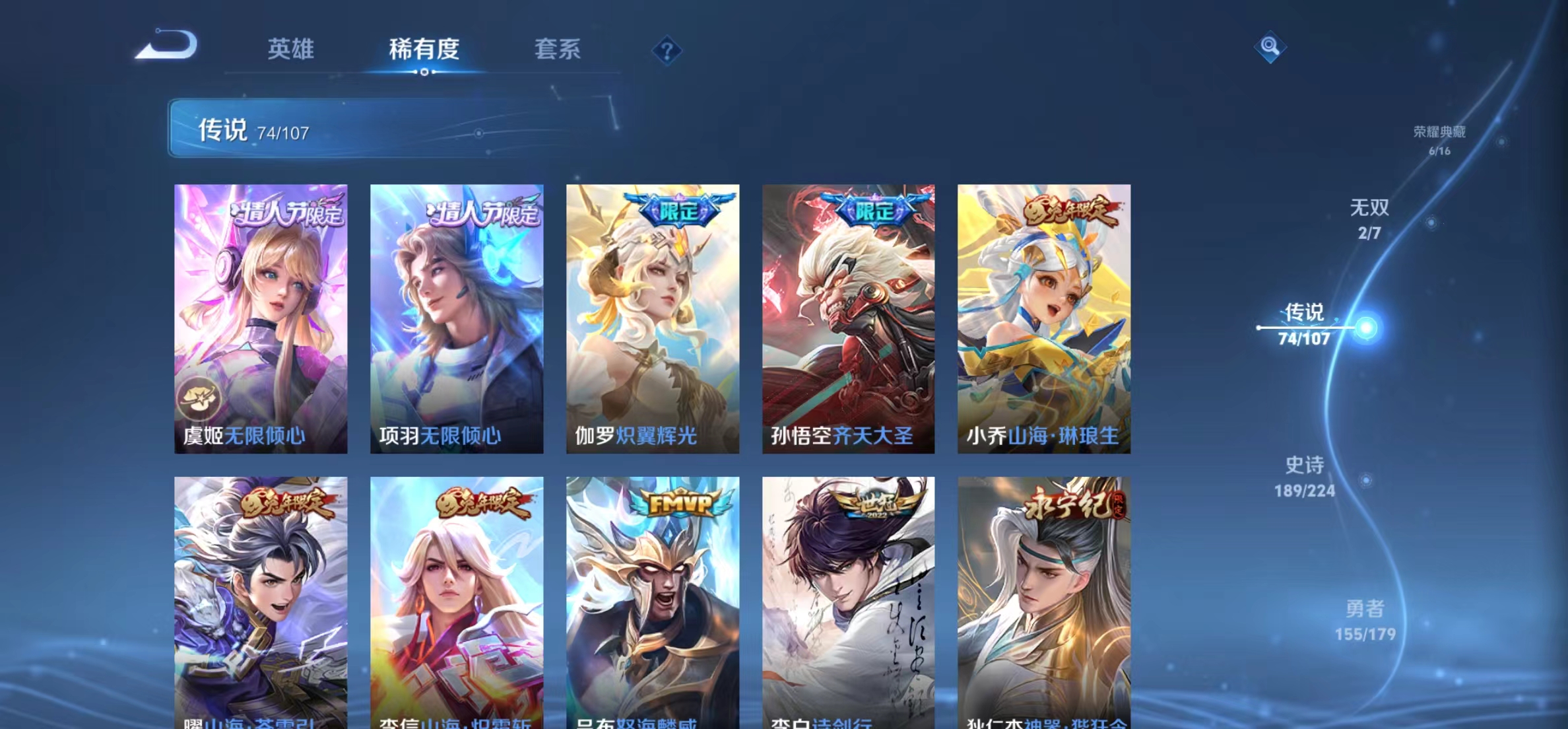Viewport: 1568px width, 729px height.
Task: Switch to the 套系 tab
Action: (x=558, y=50)
